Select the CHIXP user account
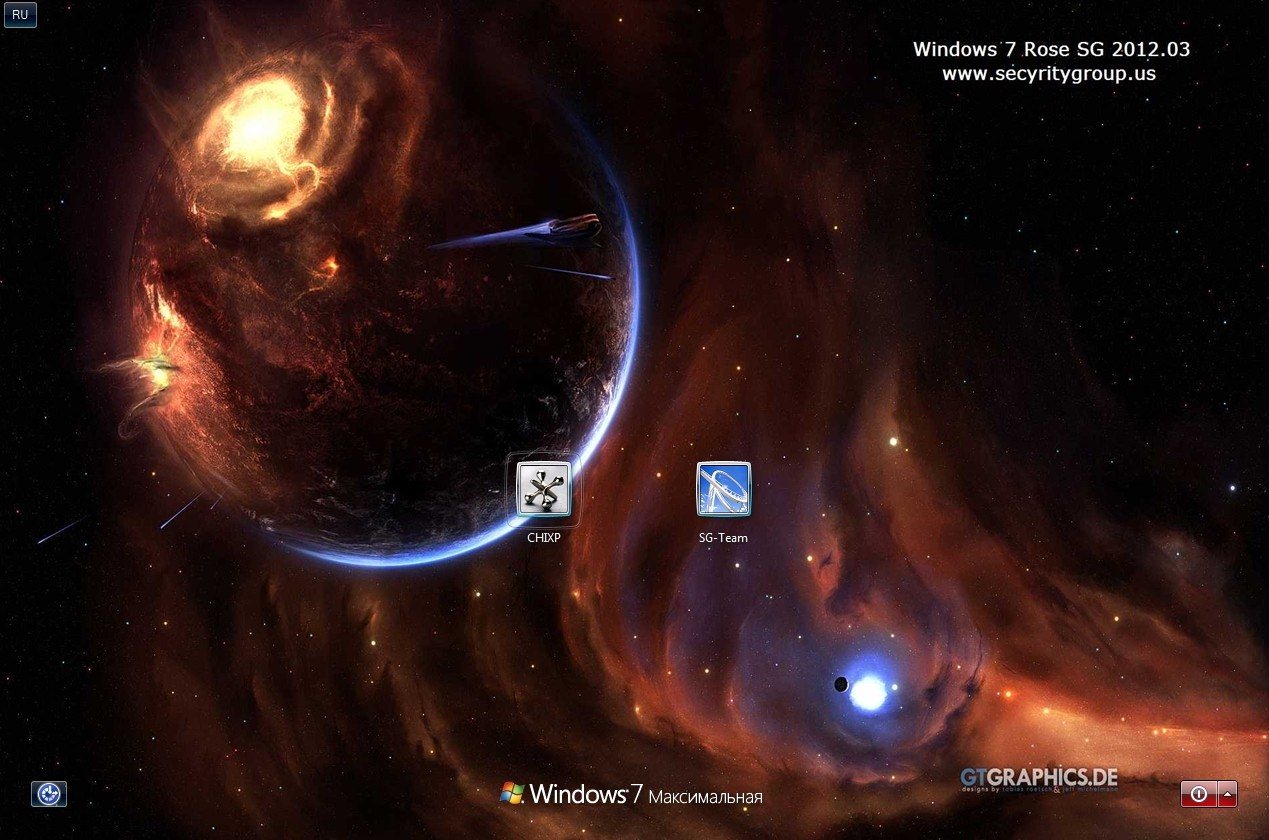The image size is (1269, 840). pos(543,489)
